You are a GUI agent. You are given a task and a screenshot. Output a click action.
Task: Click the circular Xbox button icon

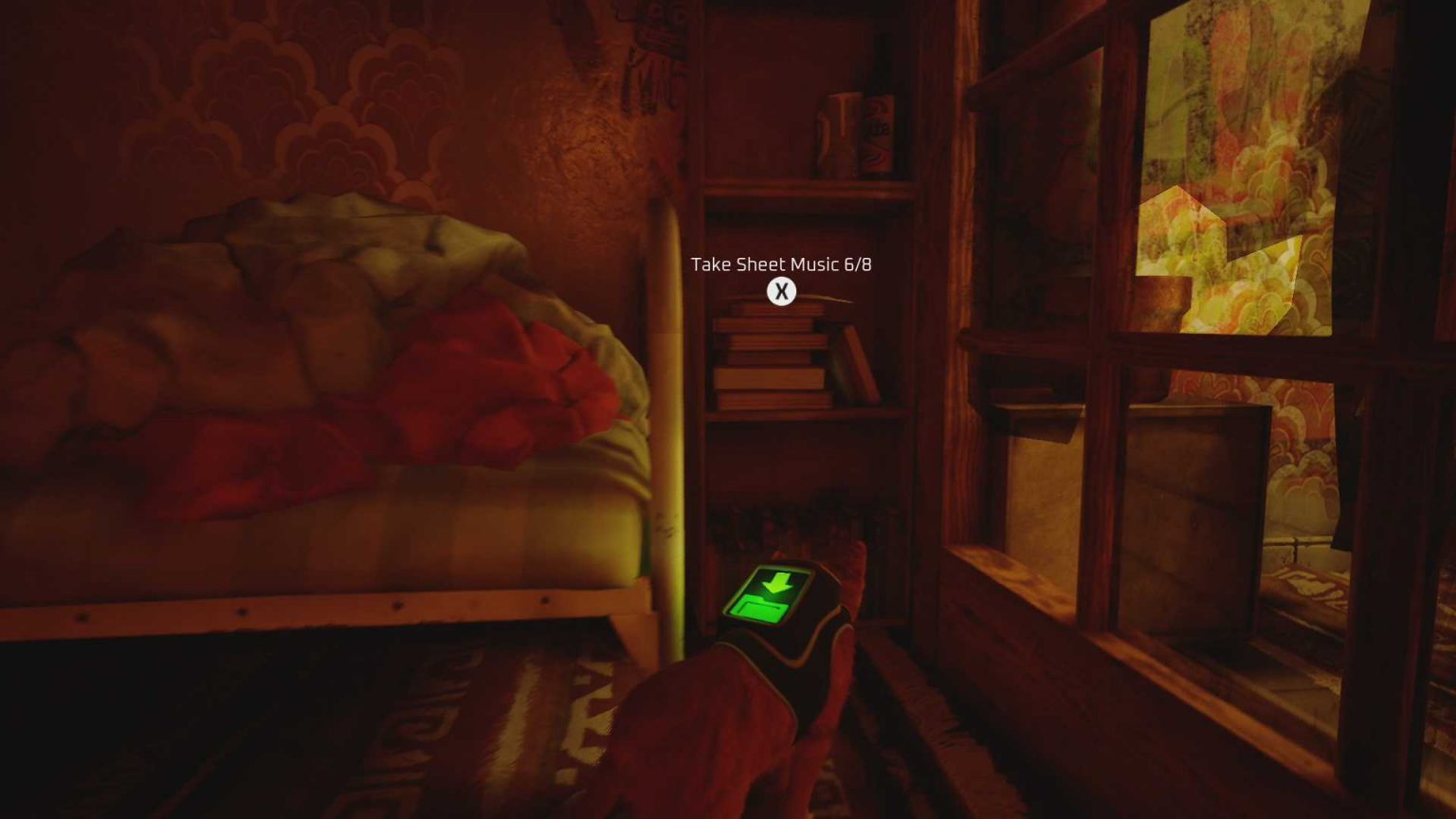click(781, 292)
